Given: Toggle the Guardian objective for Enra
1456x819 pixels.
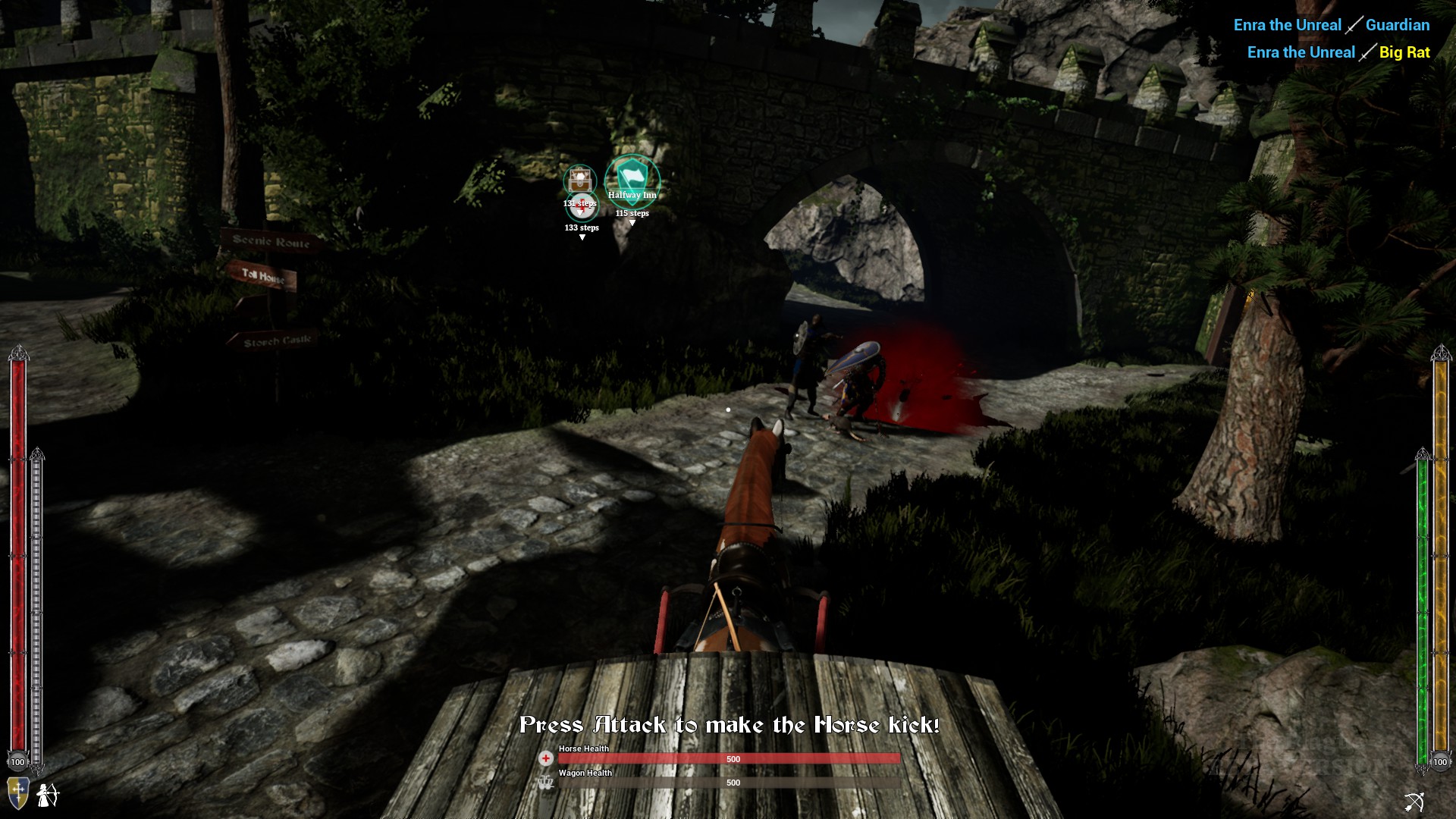Looking at the screenshot, I should coord(1331,24).
